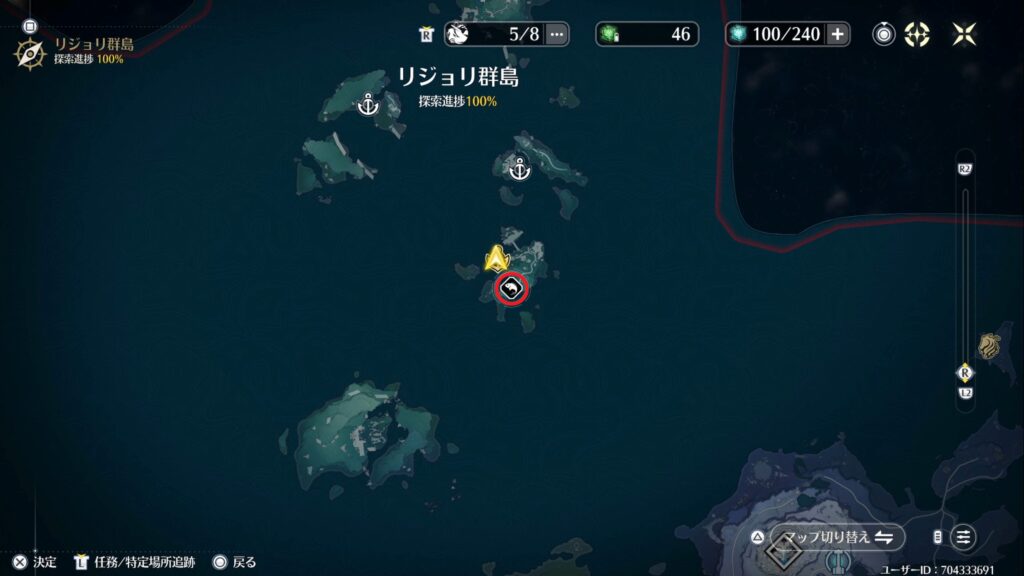The image size is (1024, 576).
Task: Open the custom markers ellipsis button
Action: [x=557, y=34]
